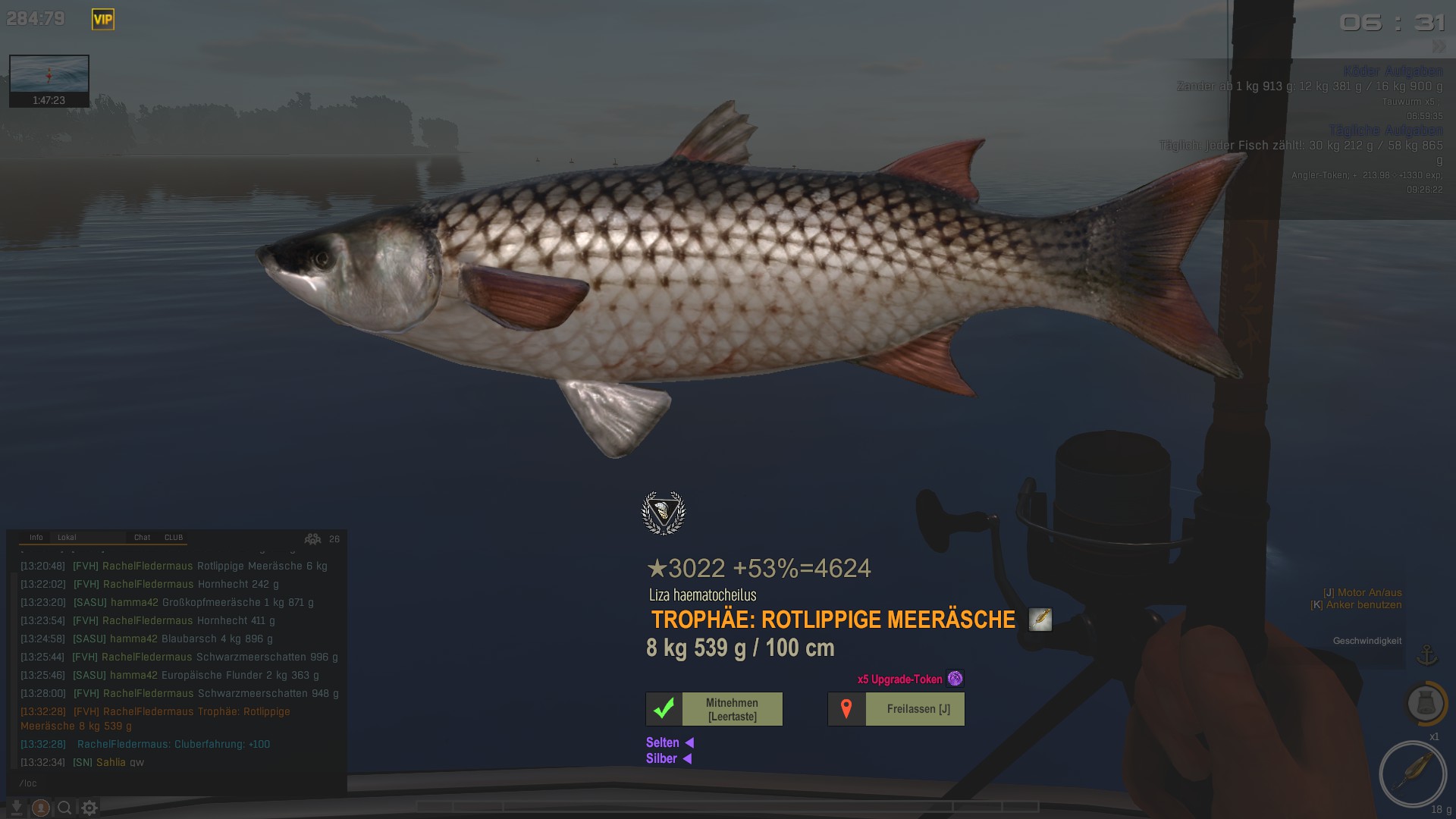Switch to the Info chat tab

click(36, 538)
